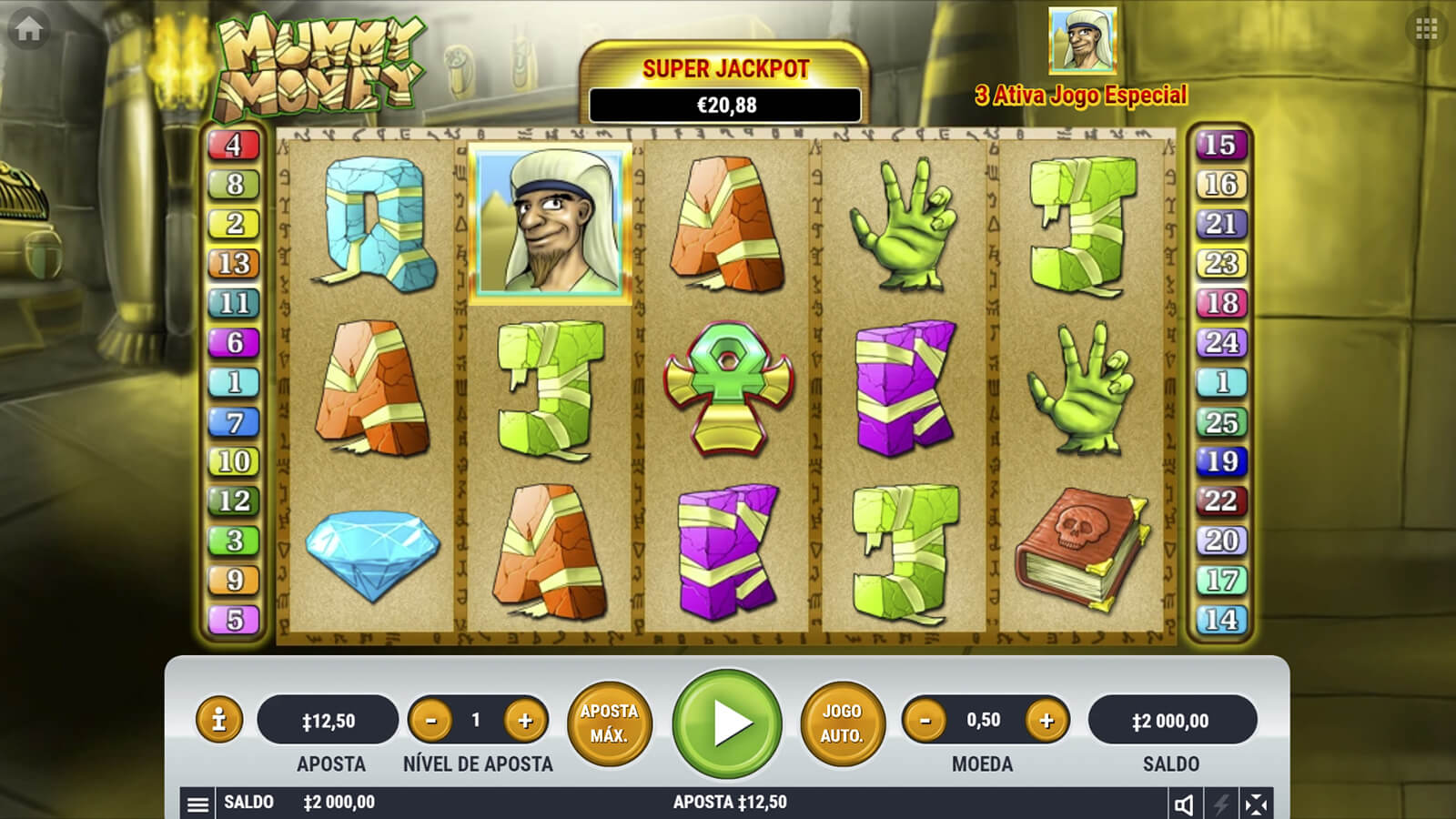Open the game info paytable

point(218,720)
